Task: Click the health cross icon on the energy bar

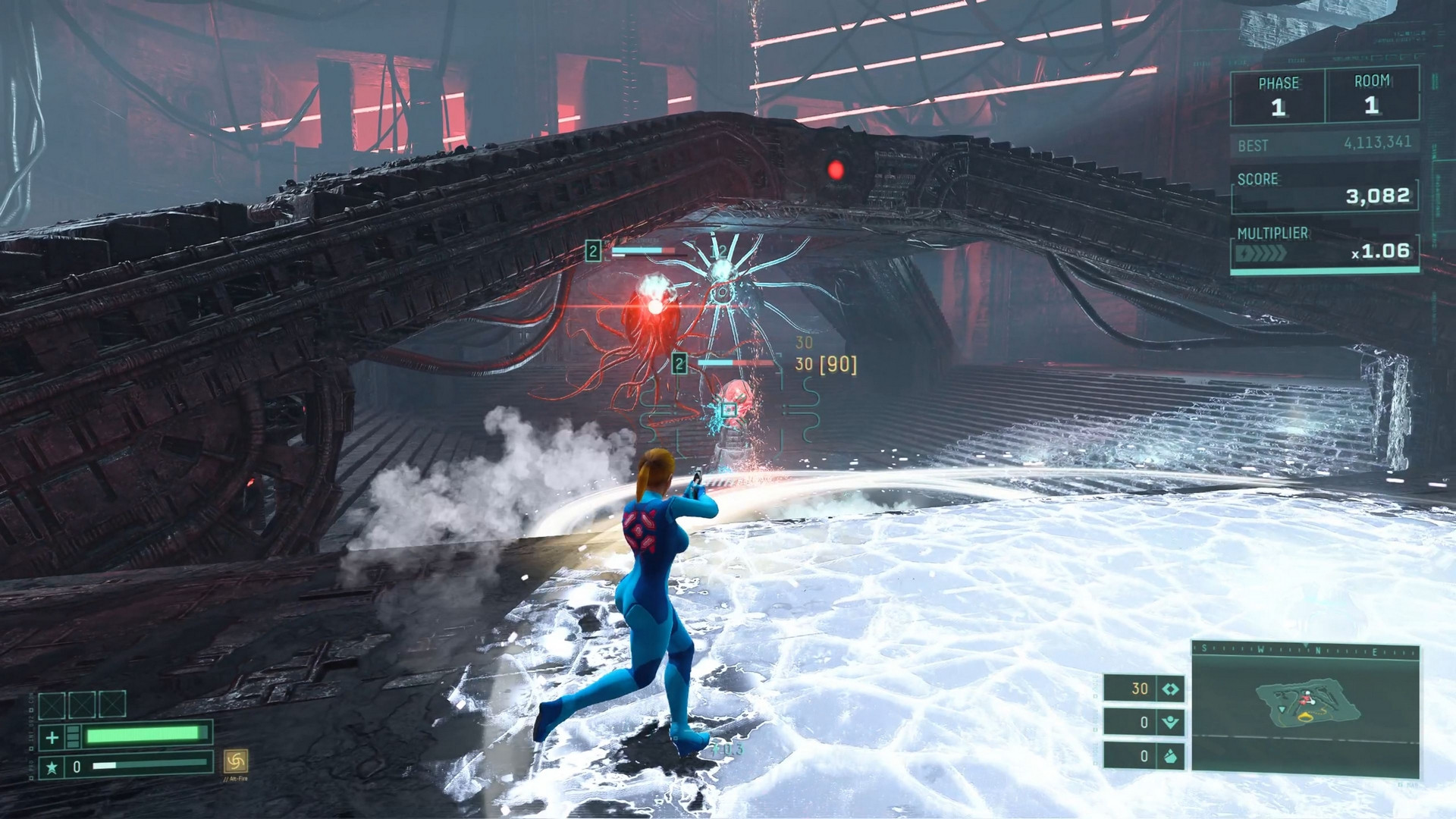Action: (51, 736)
